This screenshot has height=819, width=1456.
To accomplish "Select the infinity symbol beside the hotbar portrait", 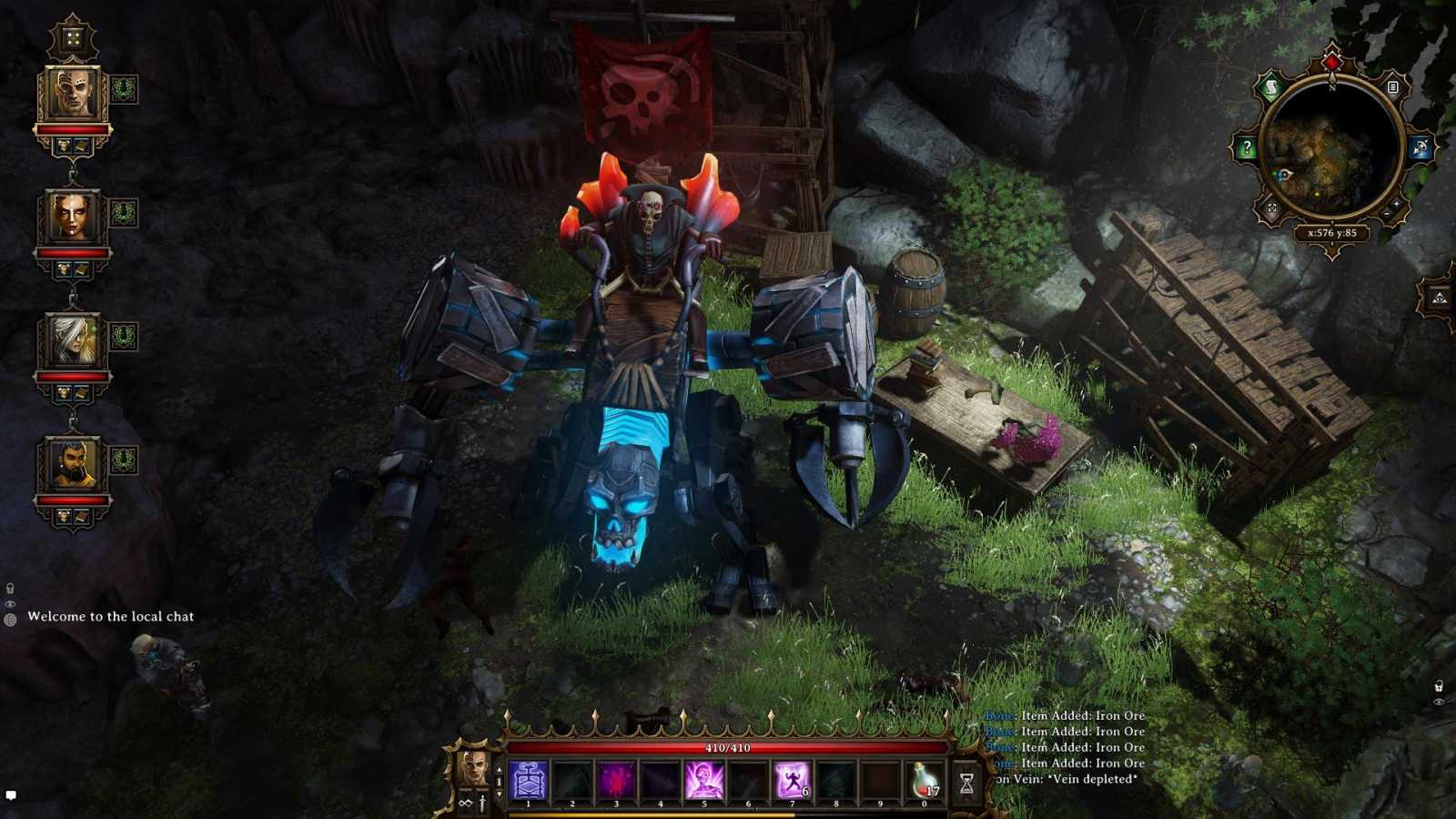I will click(464, 804).
